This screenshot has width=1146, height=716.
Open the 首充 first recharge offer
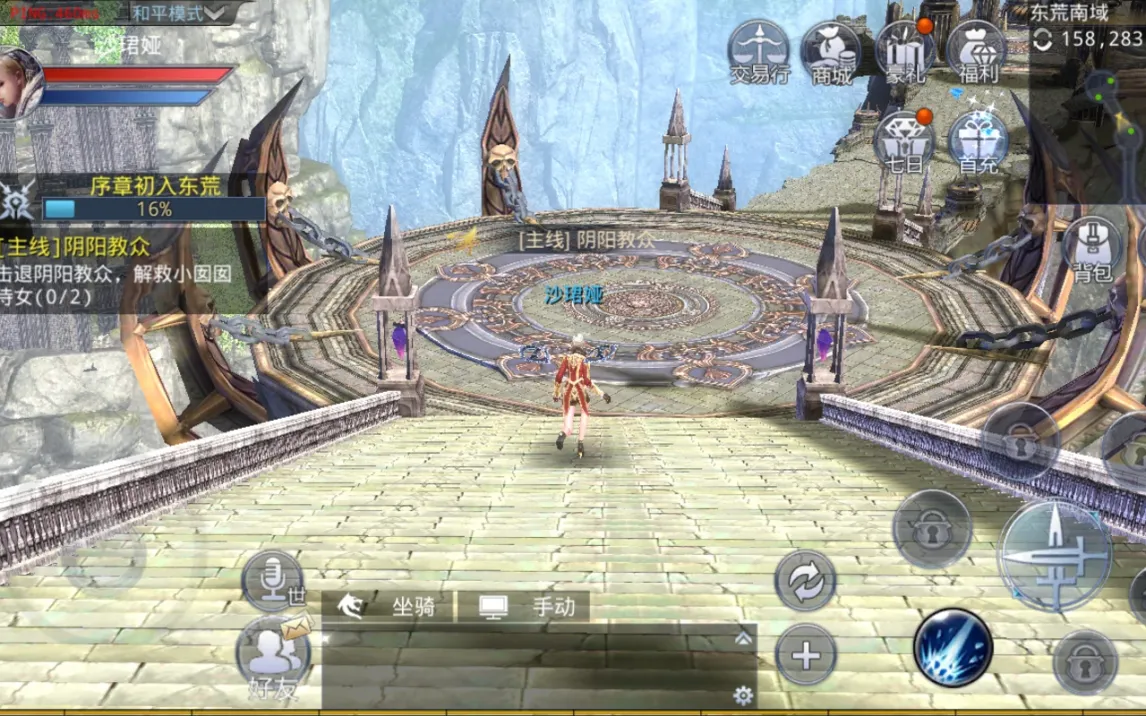(977, 142)
